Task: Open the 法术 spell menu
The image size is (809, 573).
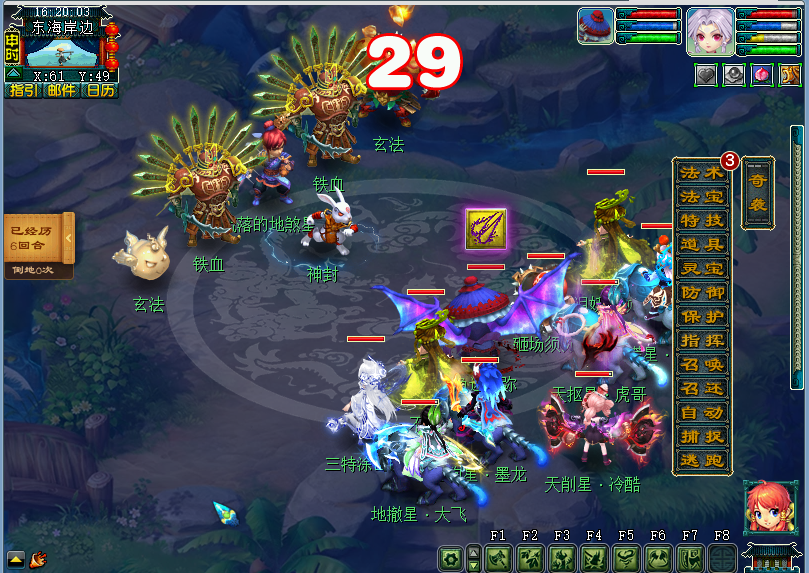Action: [701, 172]
